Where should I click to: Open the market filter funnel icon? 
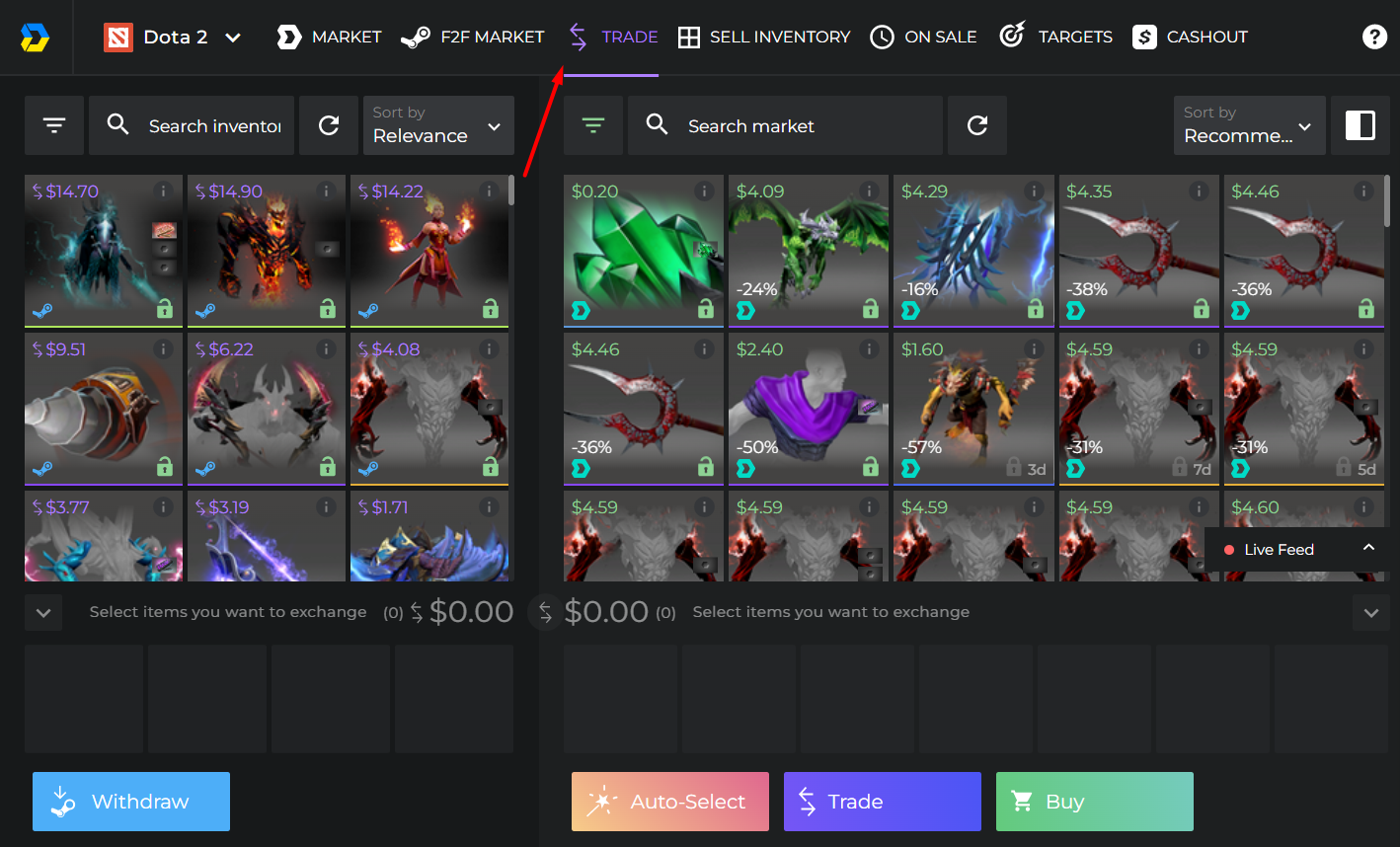click(592, 125)
